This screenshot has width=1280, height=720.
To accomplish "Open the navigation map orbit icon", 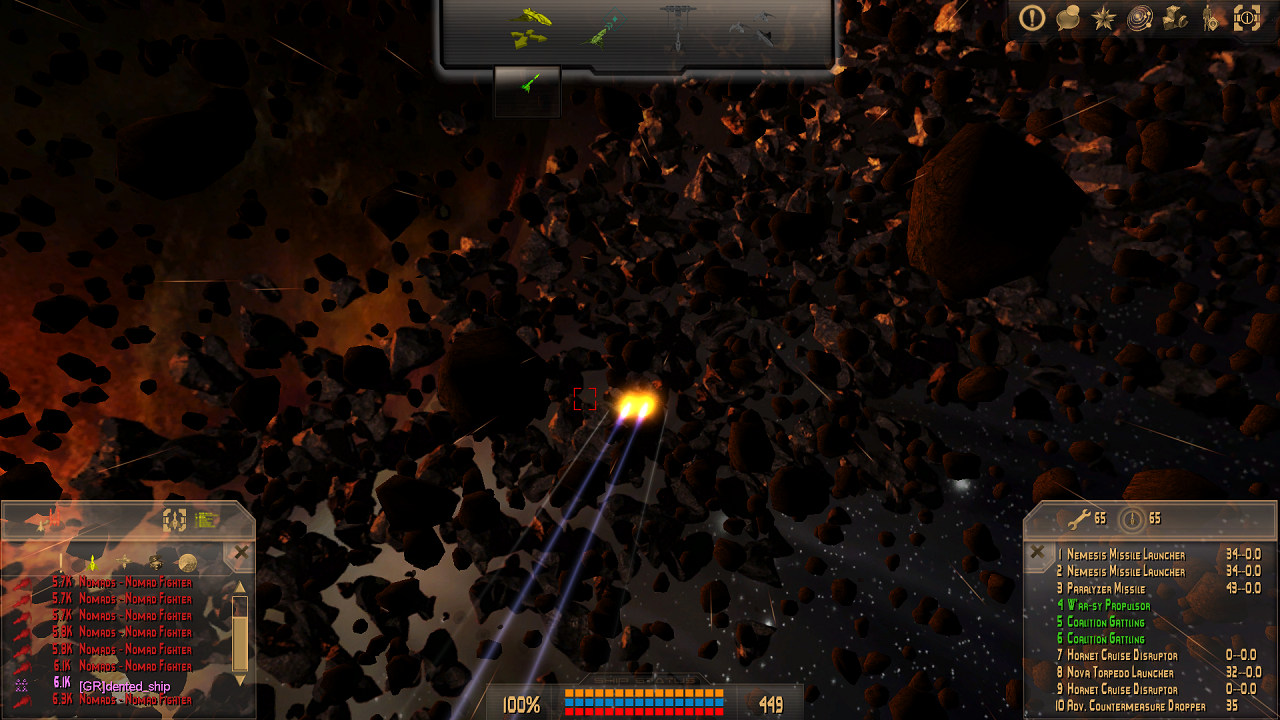I will coord(1139,18).
